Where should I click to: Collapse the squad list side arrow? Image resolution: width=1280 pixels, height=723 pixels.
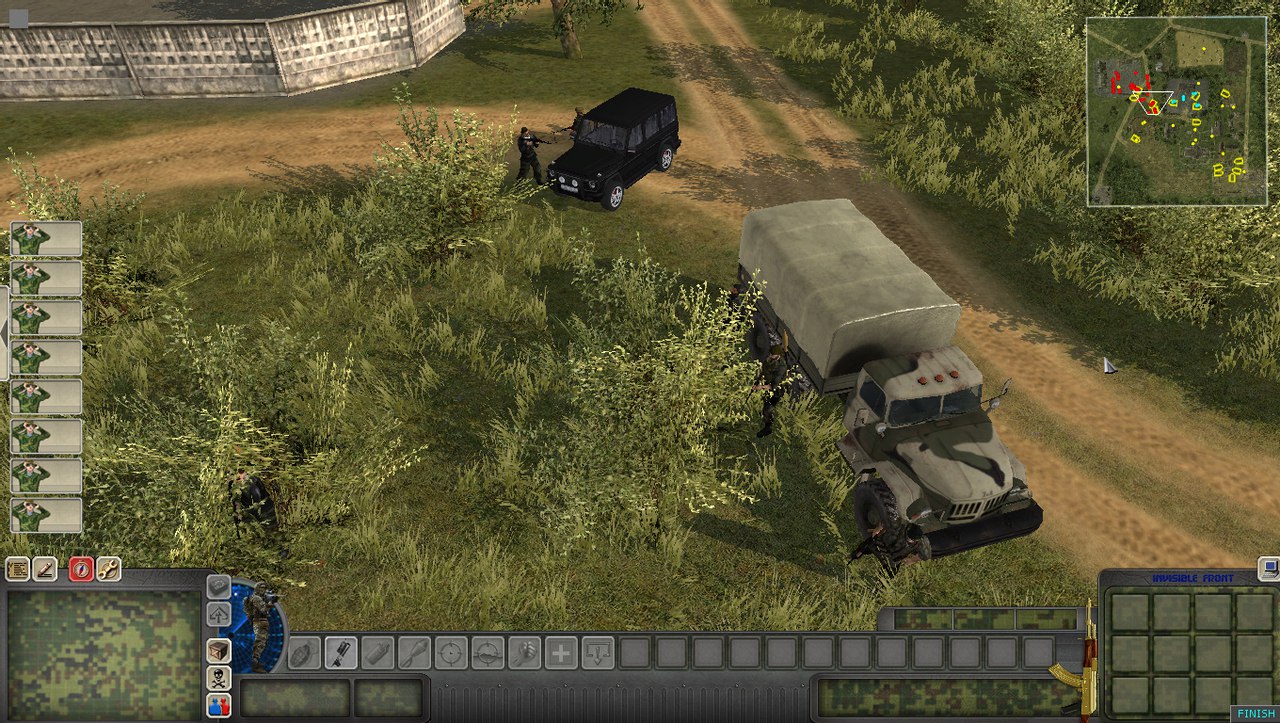(x=4, y=333)
